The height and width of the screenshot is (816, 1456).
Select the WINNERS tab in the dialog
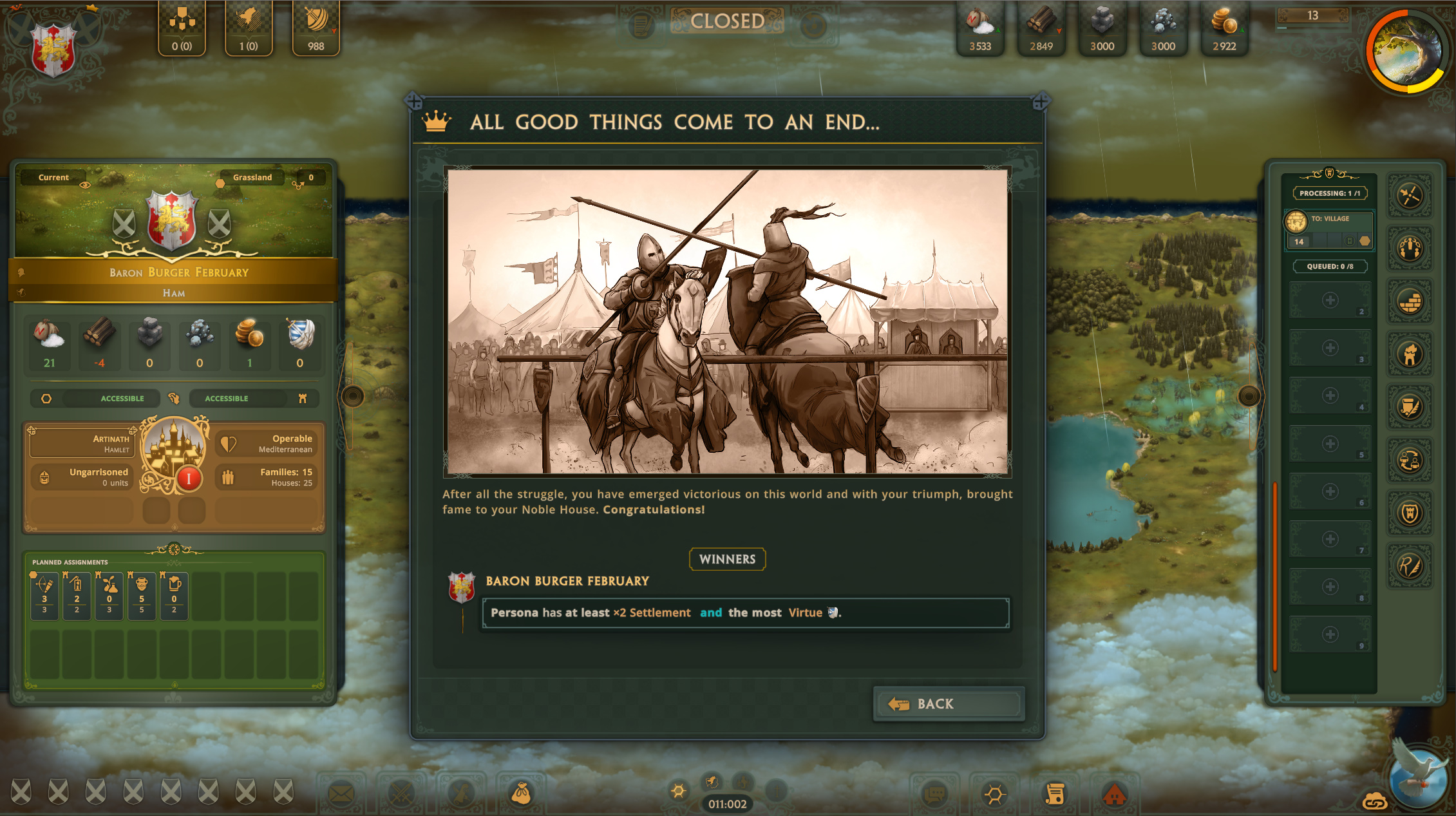click(x=727, y=559)
